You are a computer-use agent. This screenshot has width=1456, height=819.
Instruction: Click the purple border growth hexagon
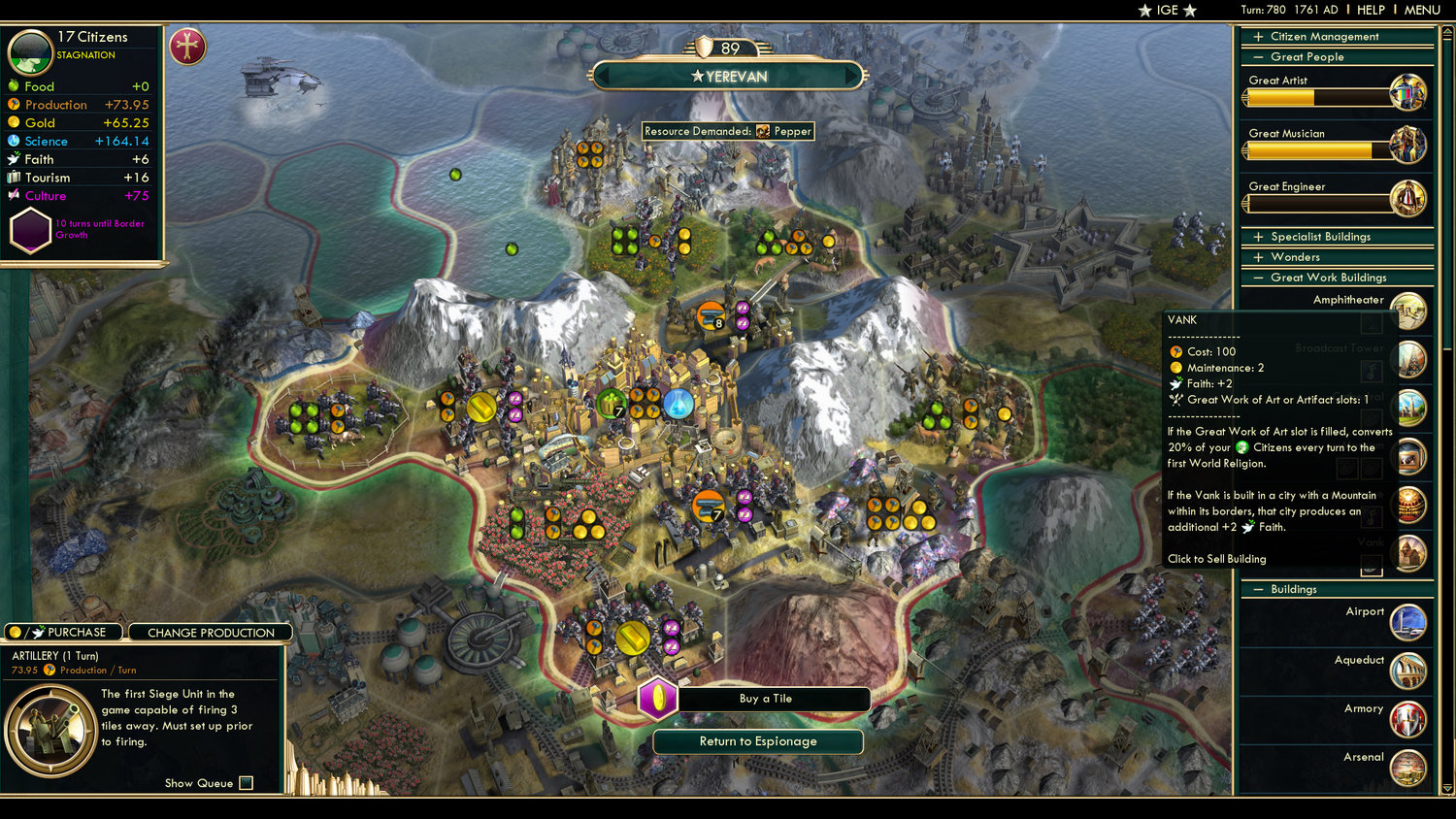click(x=29, y=230)
